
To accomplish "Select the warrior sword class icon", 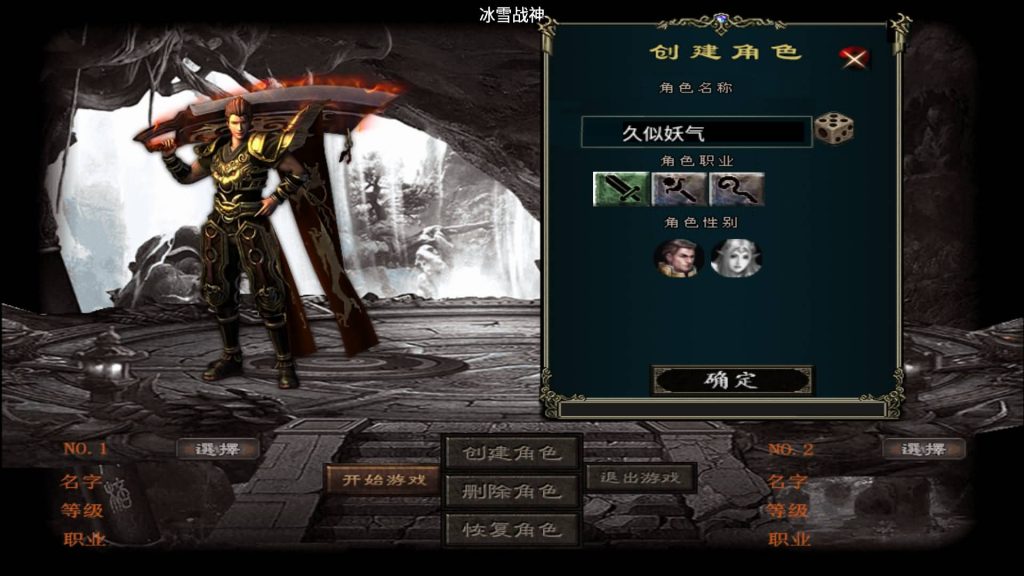I will point(621,189).
